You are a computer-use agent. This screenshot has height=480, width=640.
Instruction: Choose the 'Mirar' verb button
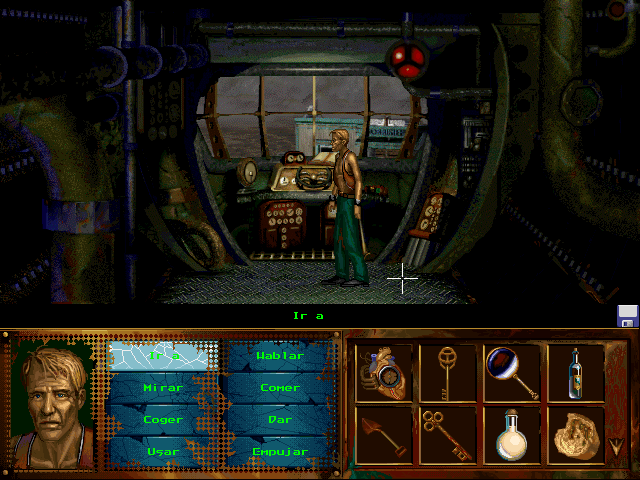pyautogui.click(x=162, y=387)
